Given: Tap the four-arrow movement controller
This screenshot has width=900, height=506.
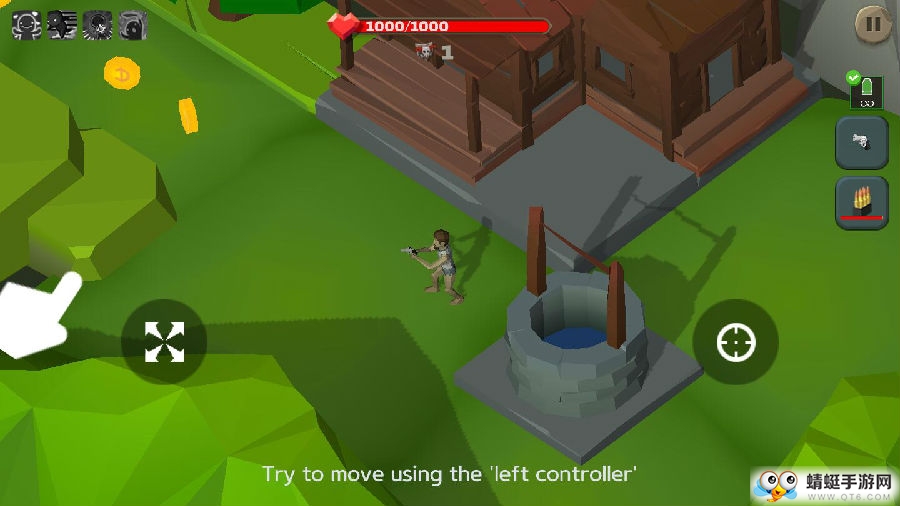Looking at the screenshot, I should pyautogui.click(x=164, y=342).
